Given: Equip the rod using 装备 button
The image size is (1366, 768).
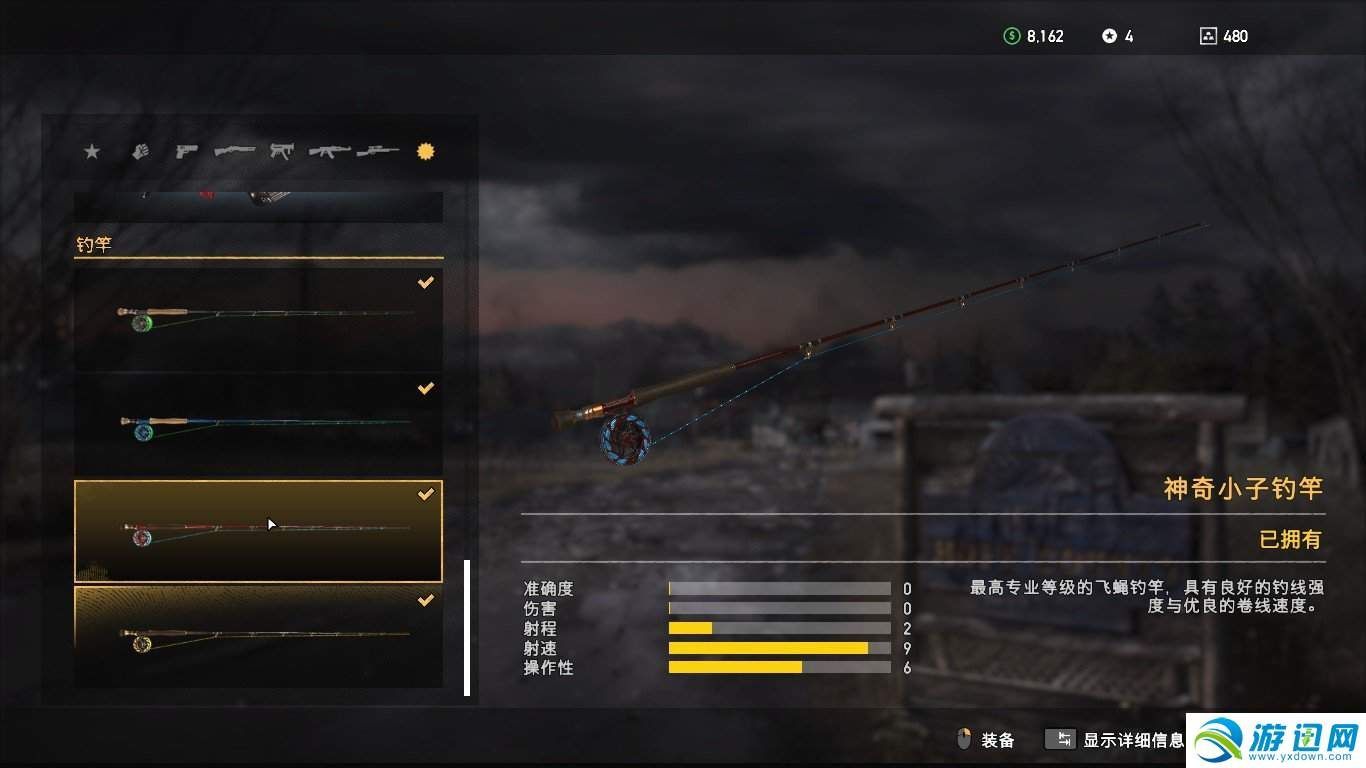Looking at the screenshot, I should (986, 740).
